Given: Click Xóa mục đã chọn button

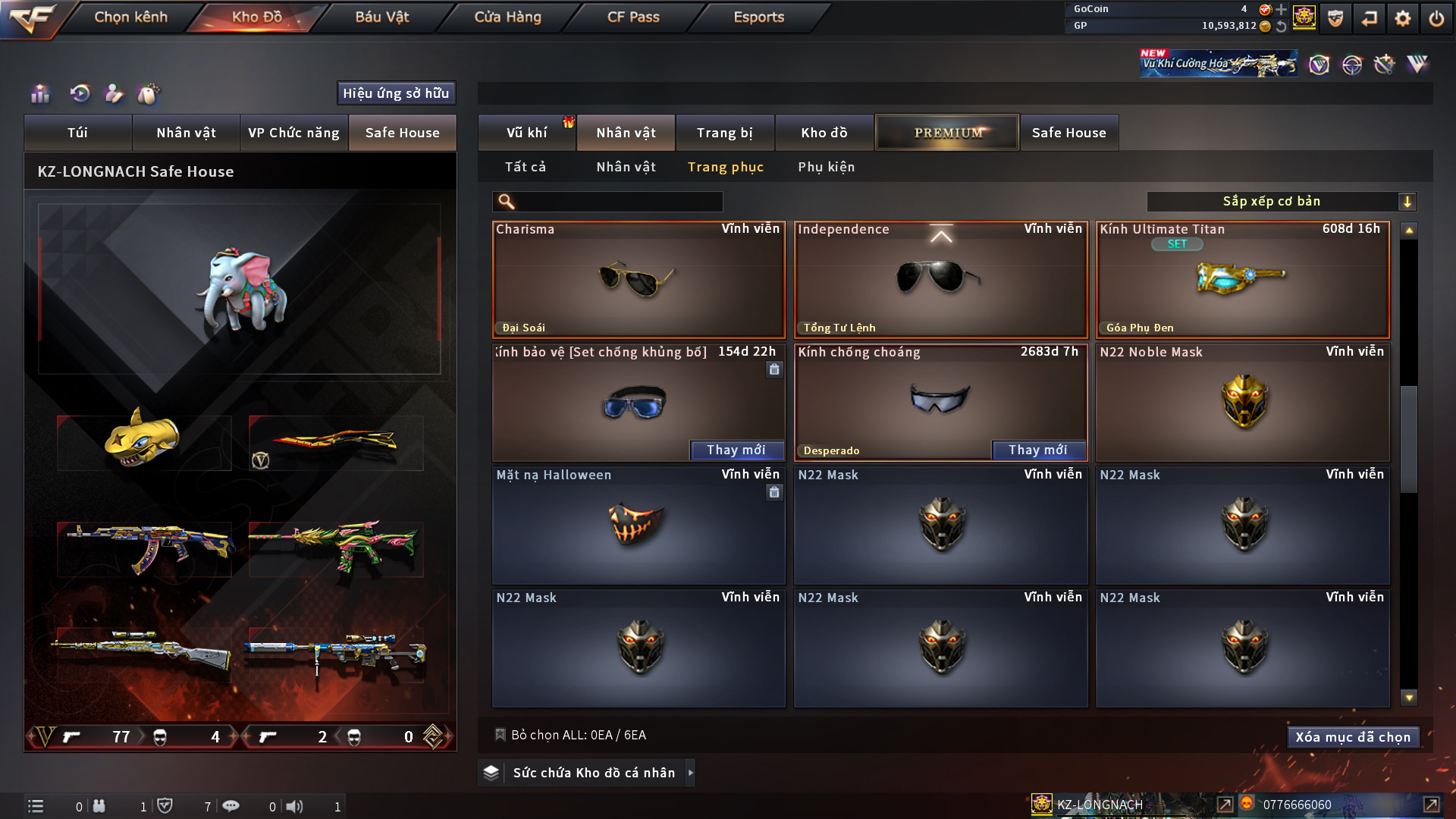Looking at the screenshot, I should click(x=1352, y=737).
